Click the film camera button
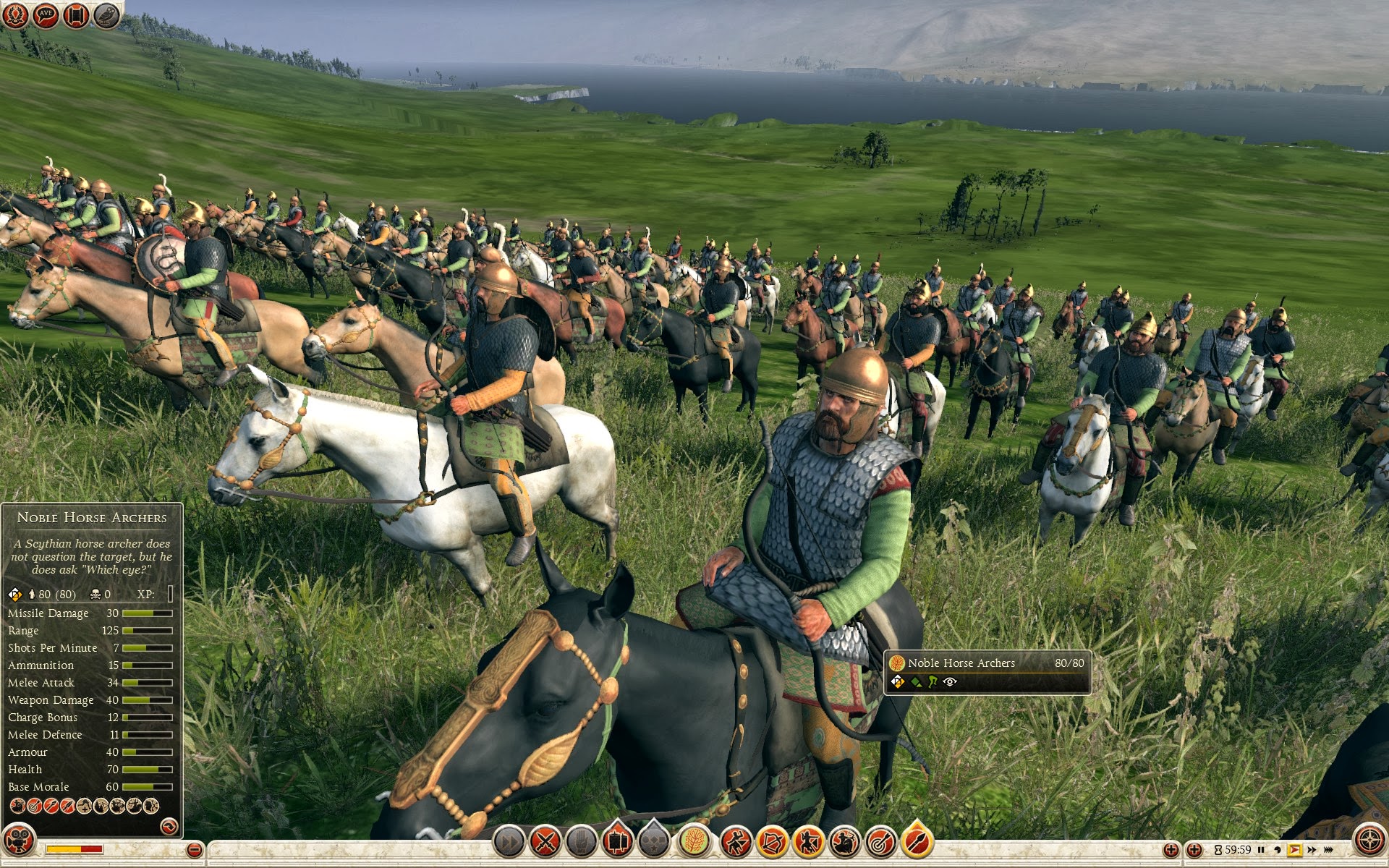 click(18, 841)
